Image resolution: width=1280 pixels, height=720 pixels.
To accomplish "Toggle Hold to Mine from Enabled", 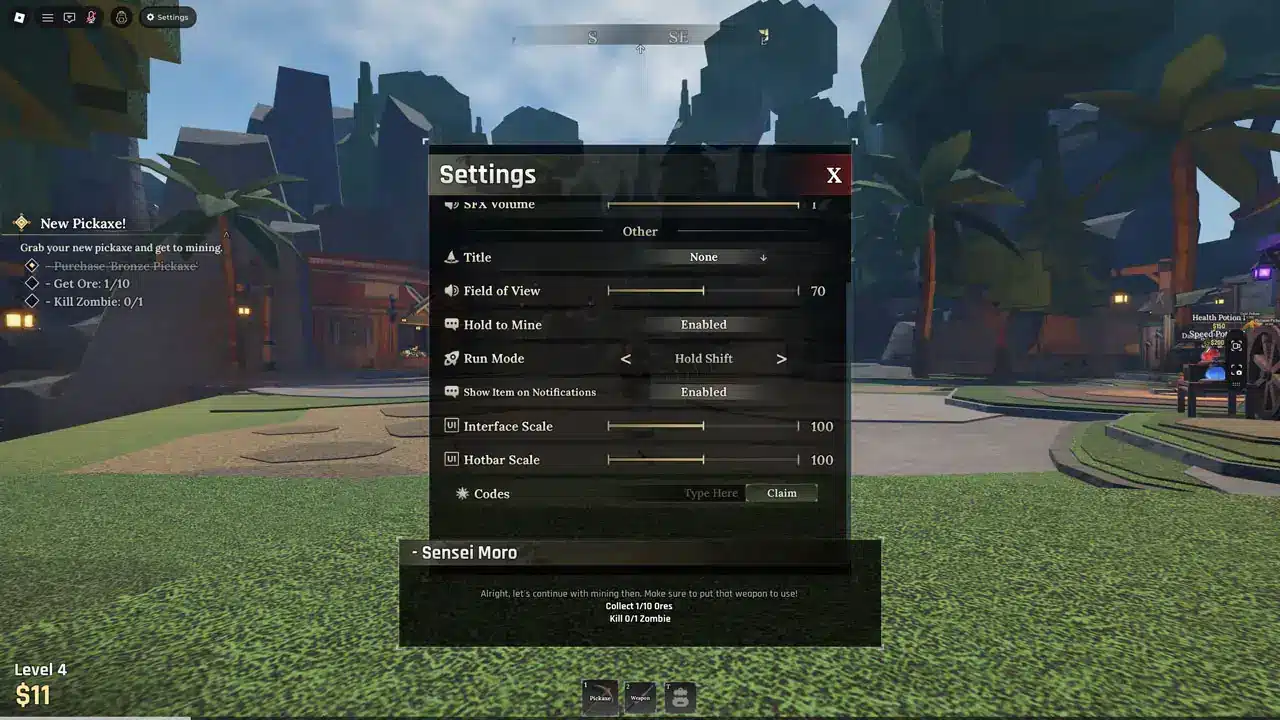I will [x=703, y=324].
